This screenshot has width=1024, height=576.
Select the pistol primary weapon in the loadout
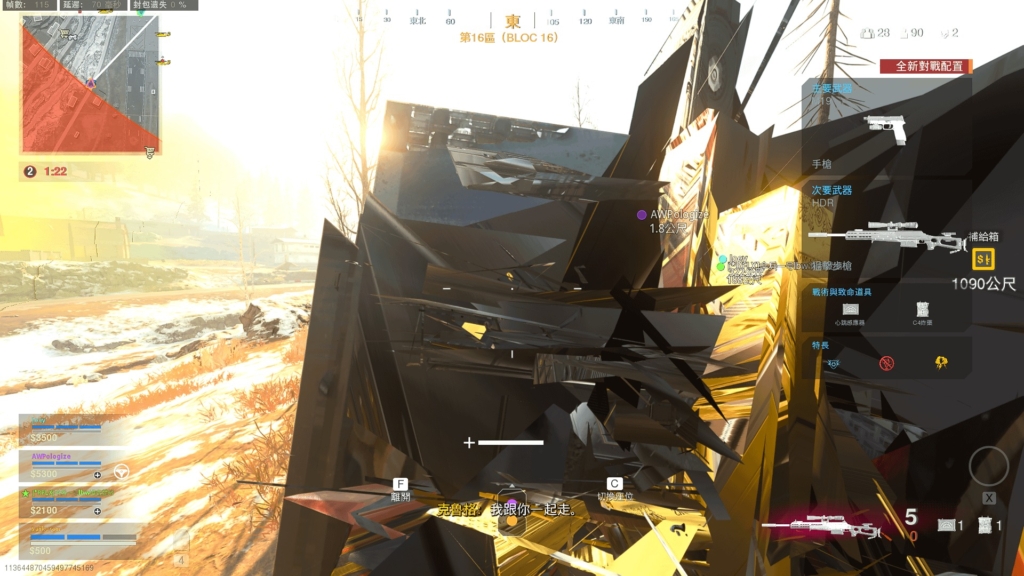click(885, 129)
